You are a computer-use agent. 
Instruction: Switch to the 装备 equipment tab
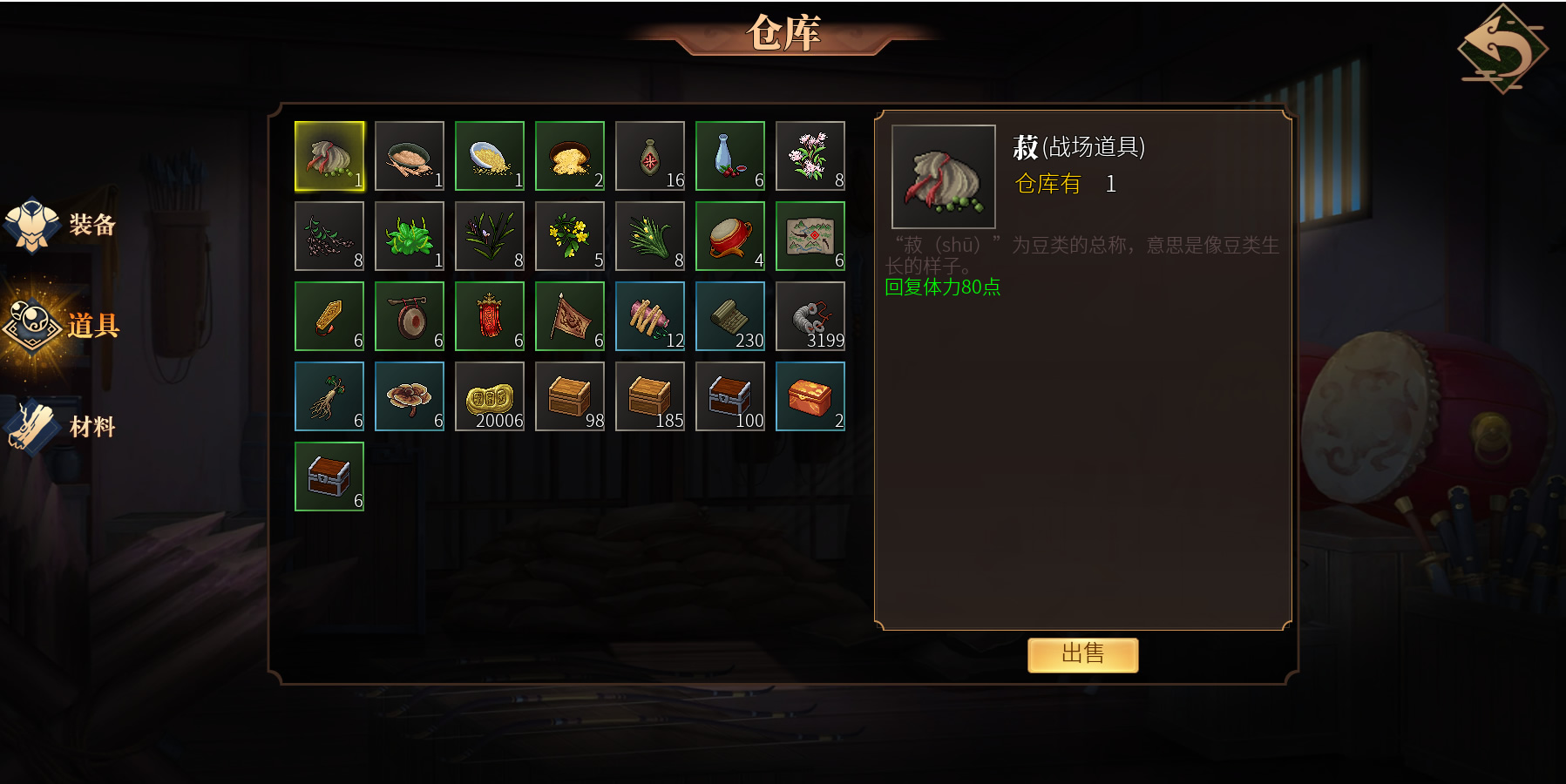pos(63,225)
